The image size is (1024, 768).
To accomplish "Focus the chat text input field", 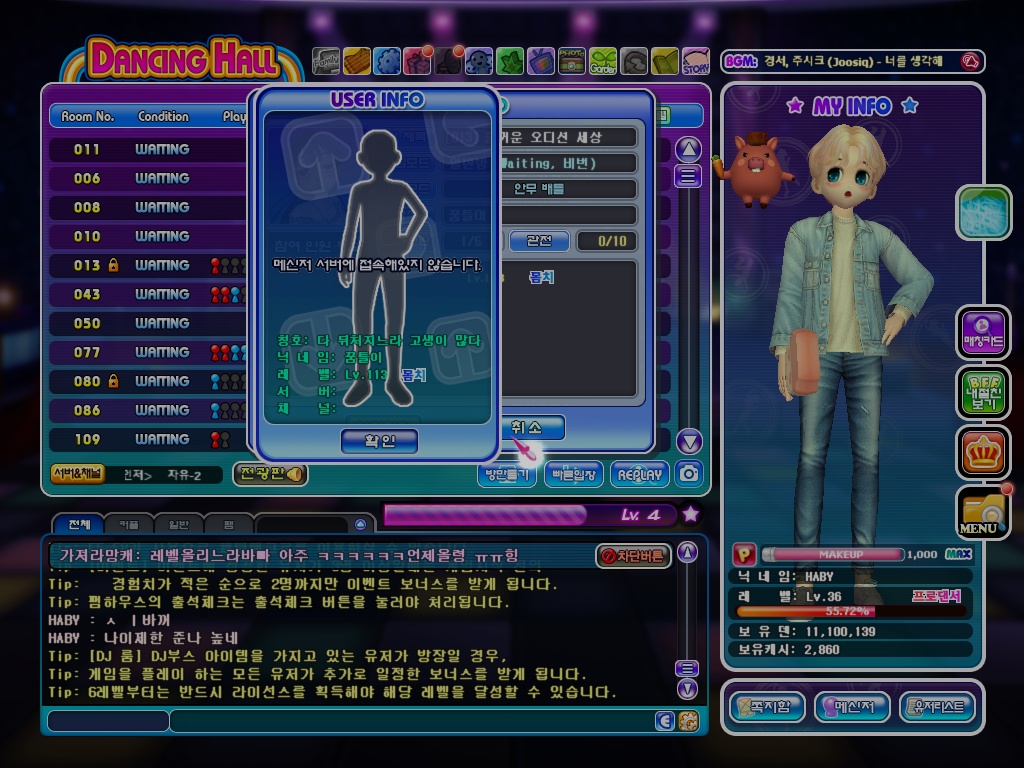I will click(x=410, y=720).
